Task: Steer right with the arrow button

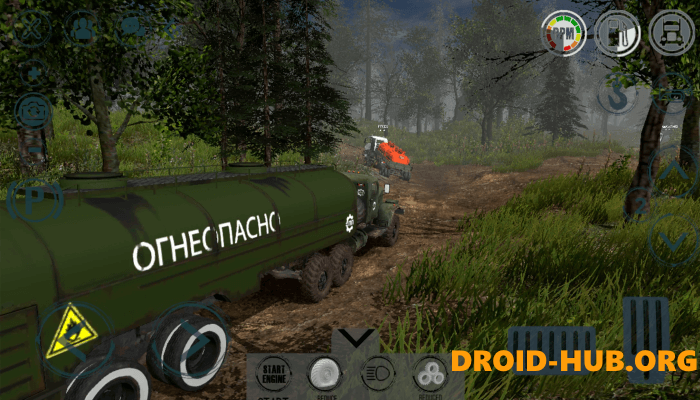Action: [x=192, y=341]
